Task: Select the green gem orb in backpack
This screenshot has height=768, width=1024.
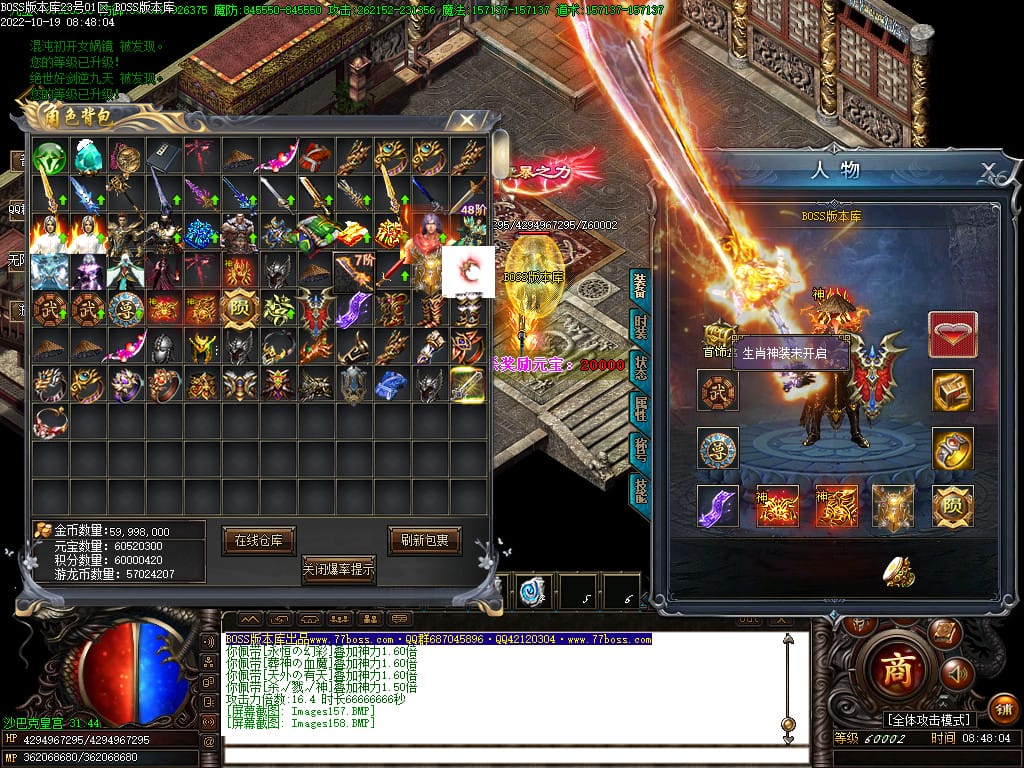Action: click(49, 158)
